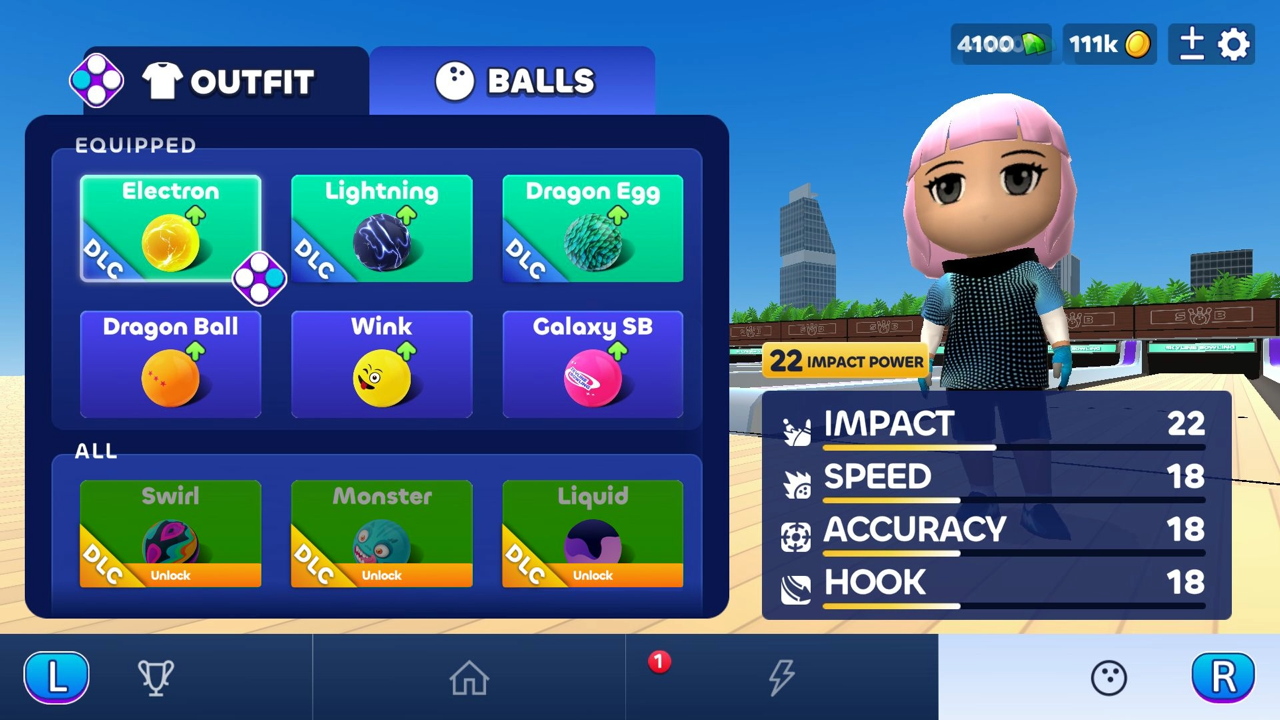This screenshot has width=1280, height=720.
Task: Click the gold coin currency icon
Action: pyautogui.click(x=1137, y=44)
